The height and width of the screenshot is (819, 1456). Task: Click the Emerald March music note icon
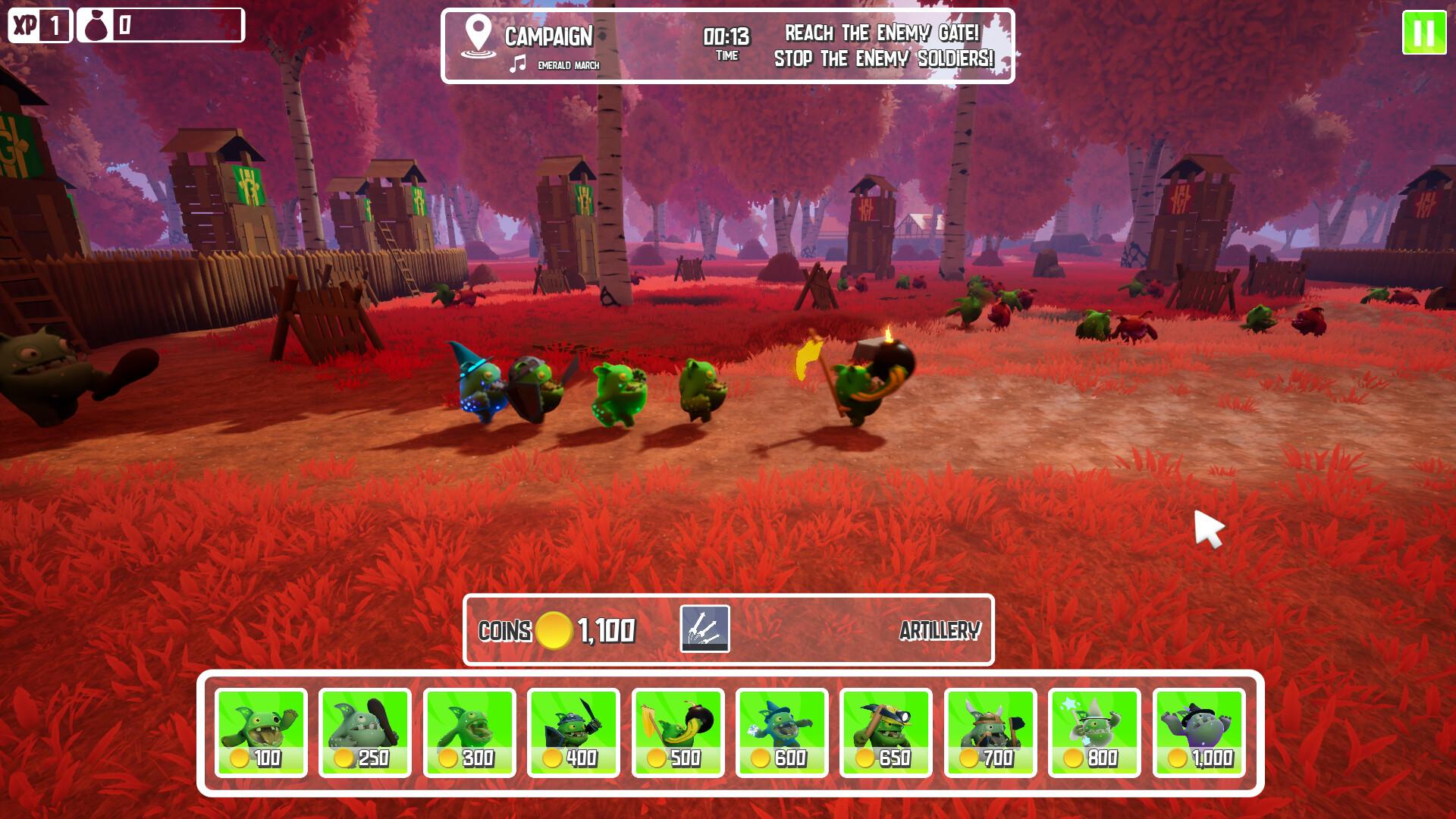tap(518, 65)
